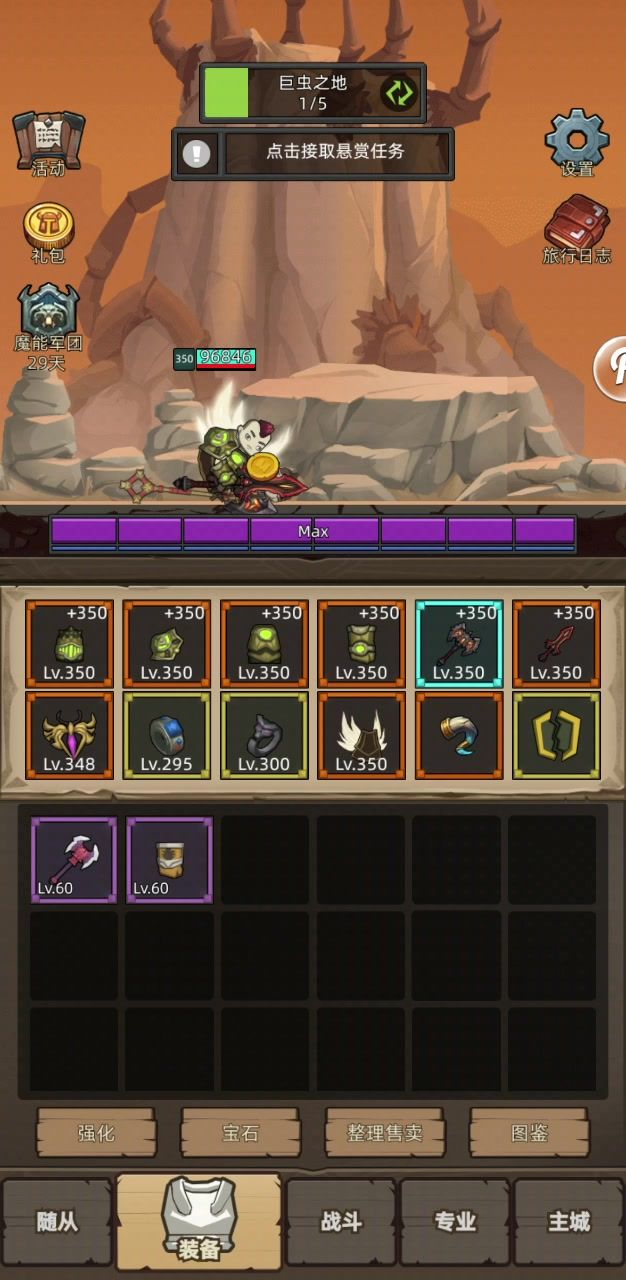This screenshot has height=1280, width=626.
Task: Choose the Lv.60 purple axe in bag
Action: click(74, 860)
